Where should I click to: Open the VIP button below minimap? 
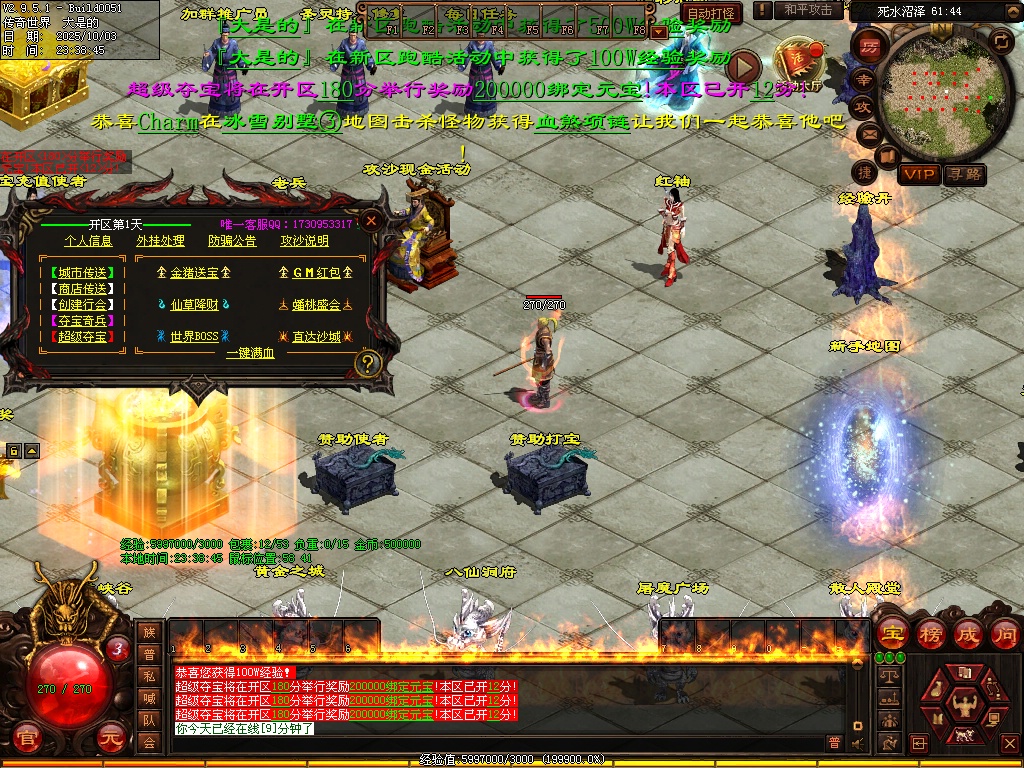(918, 175)
